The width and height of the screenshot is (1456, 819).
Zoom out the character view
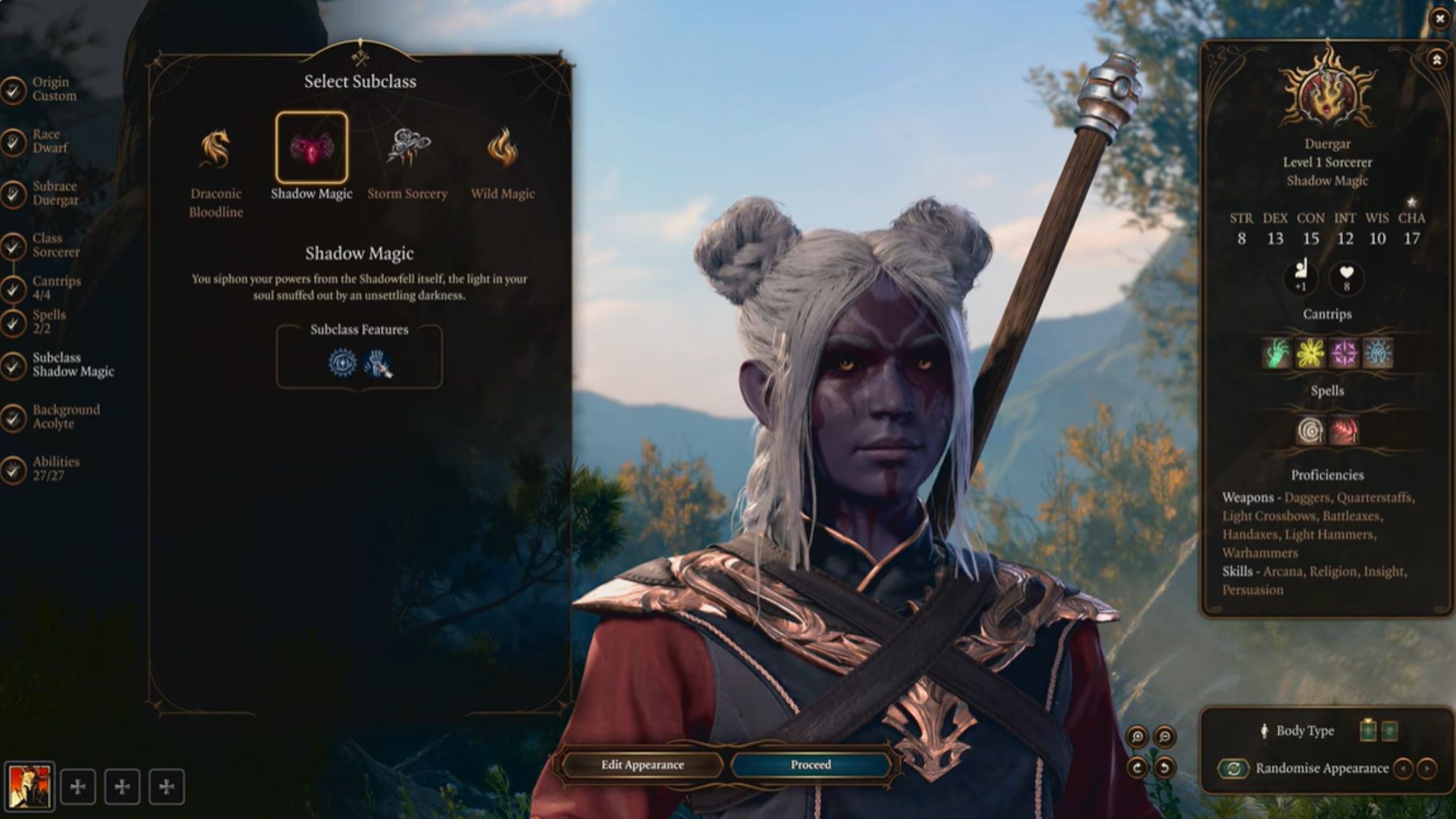tap(1165, 737)
